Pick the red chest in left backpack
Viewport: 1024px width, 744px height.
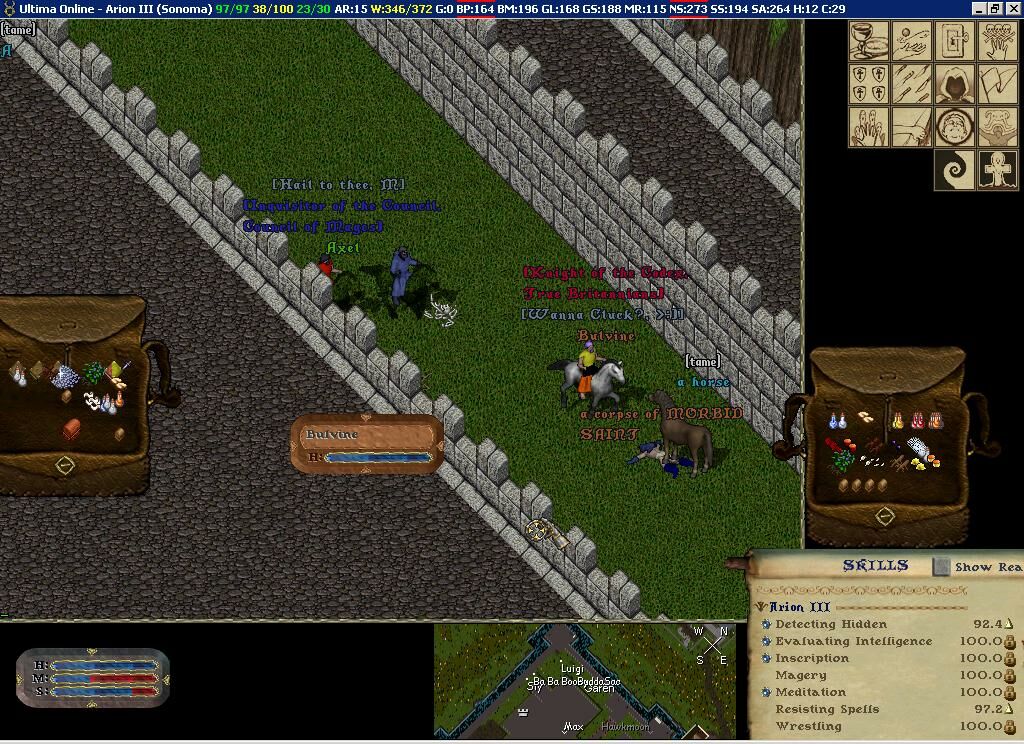pyautogui.click(x=72, y=429)
